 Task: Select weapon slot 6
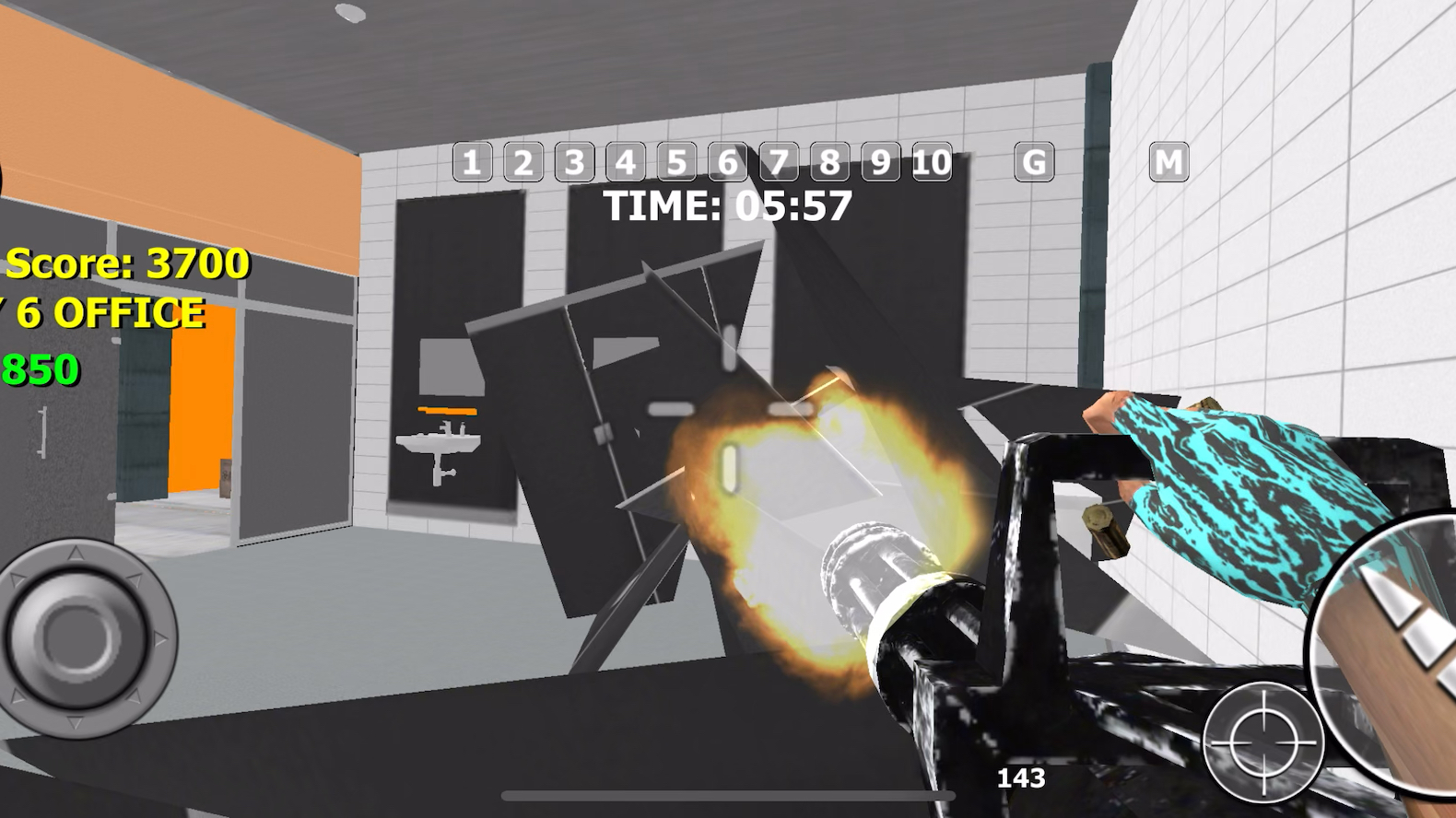tap(729, 163)
